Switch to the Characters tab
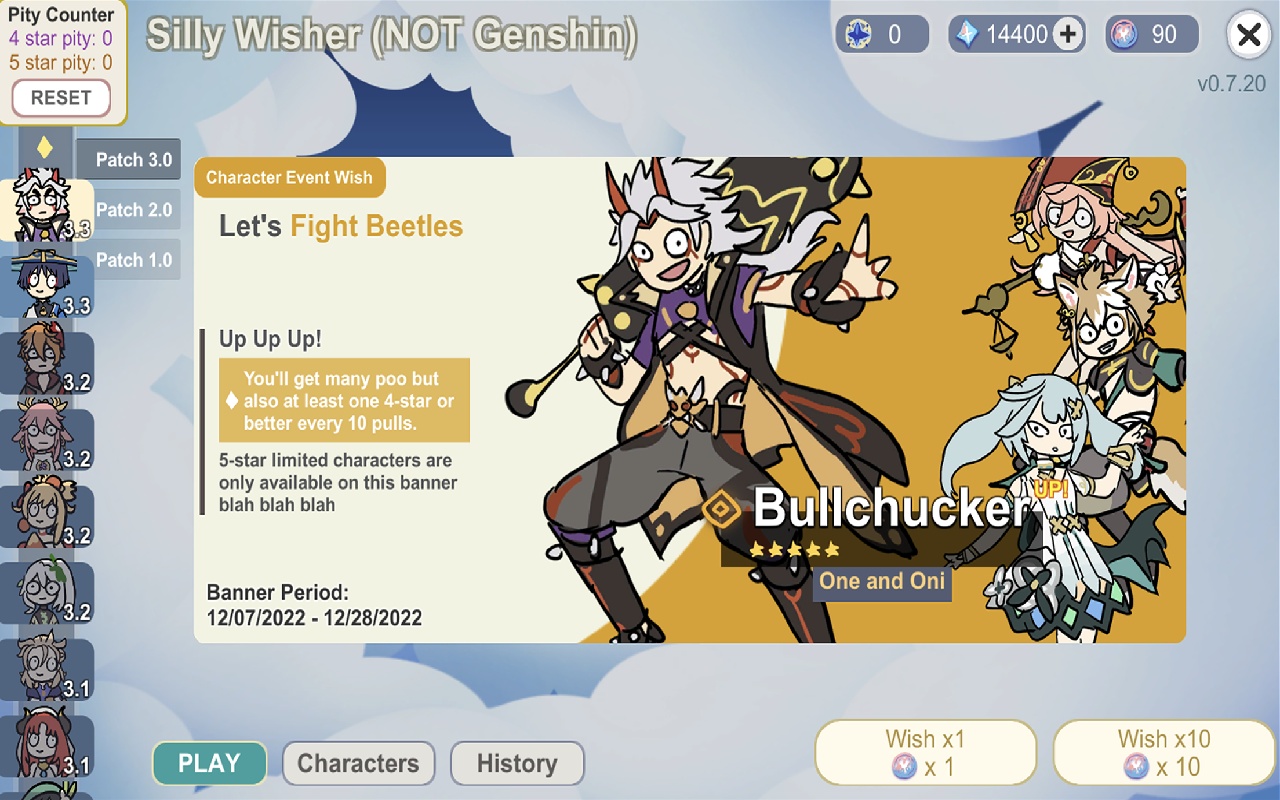Image resolution: width=1280 pixels, height=800 pixels. (358, 763)
